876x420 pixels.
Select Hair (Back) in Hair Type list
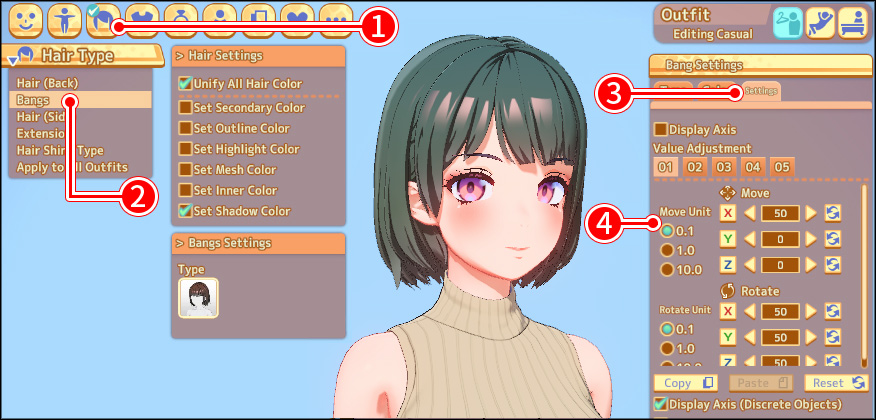[47, 82]
